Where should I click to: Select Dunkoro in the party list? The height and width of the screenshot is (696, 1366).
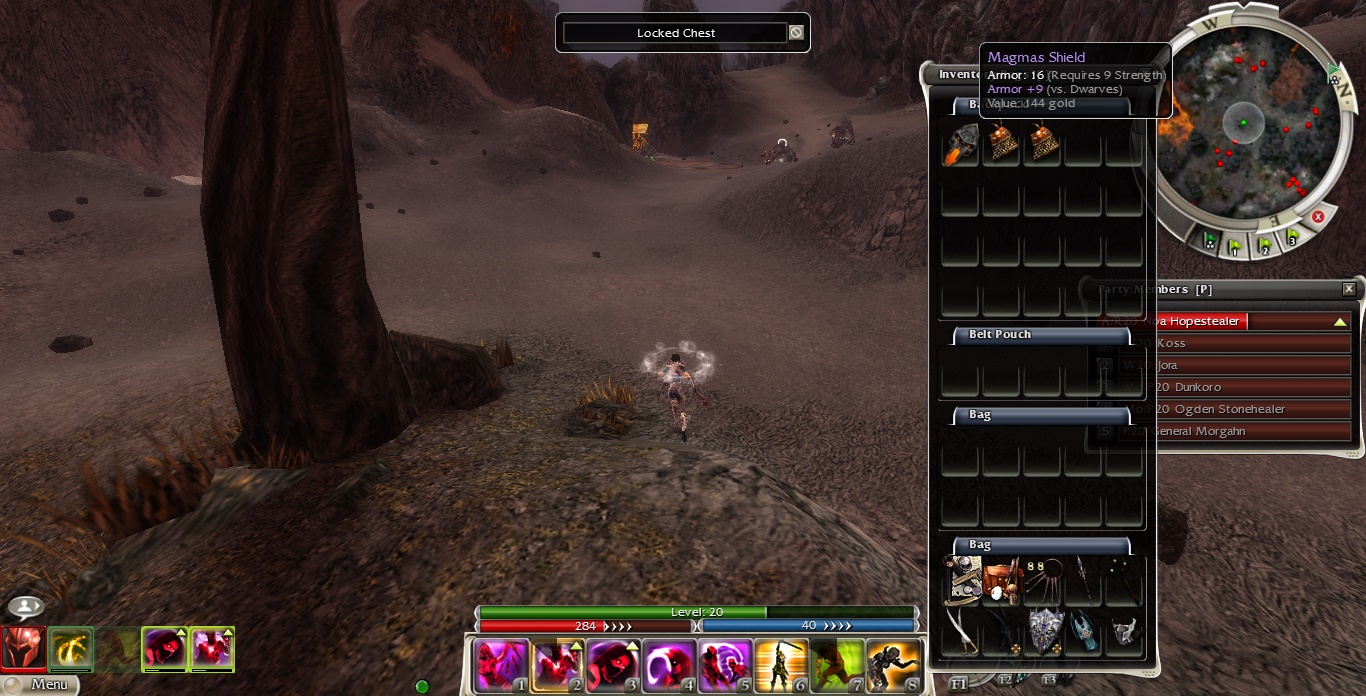[x=1250, y=387]
